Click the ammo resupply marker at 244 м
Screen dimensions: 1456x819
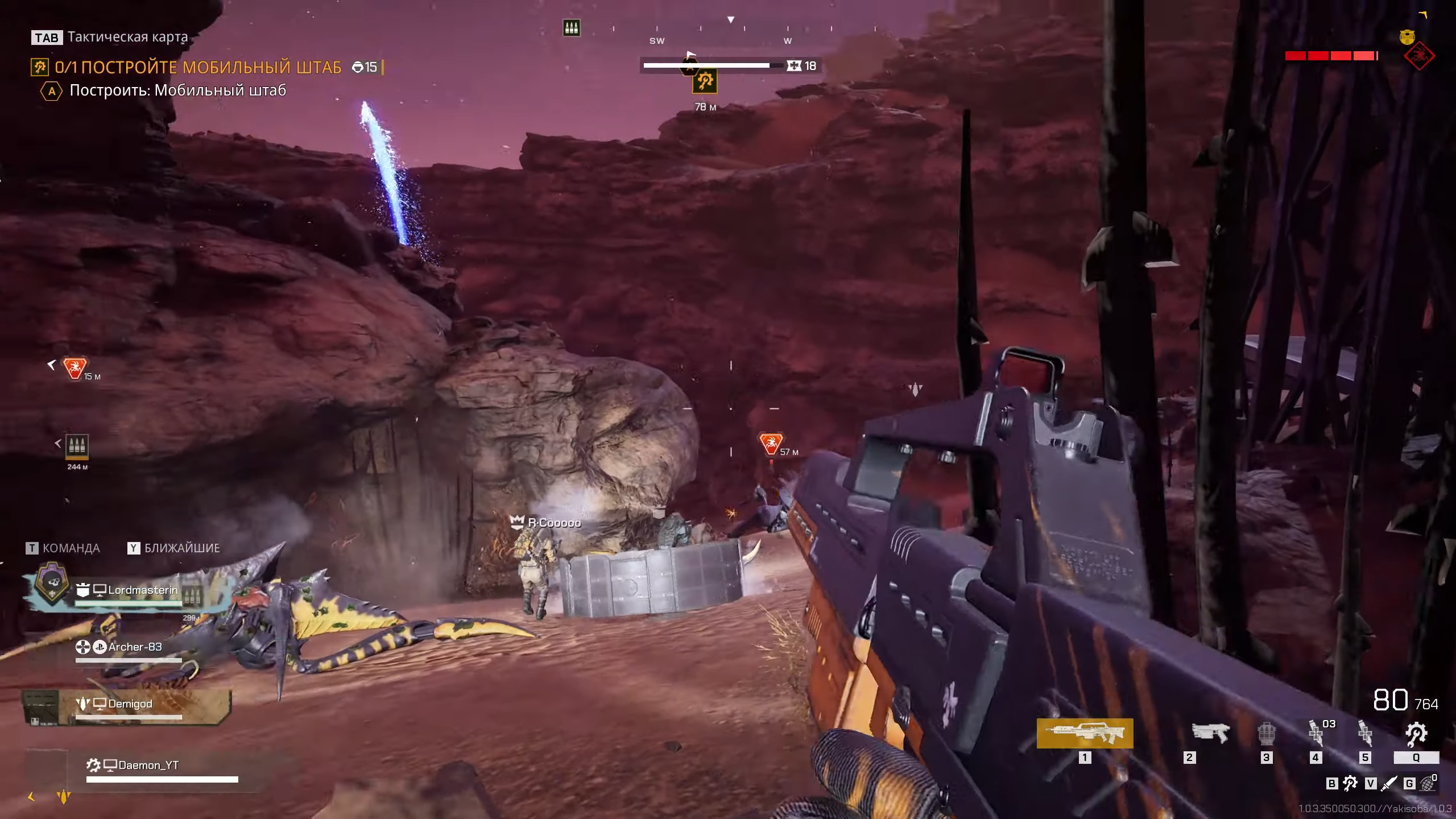coord(77,446)
